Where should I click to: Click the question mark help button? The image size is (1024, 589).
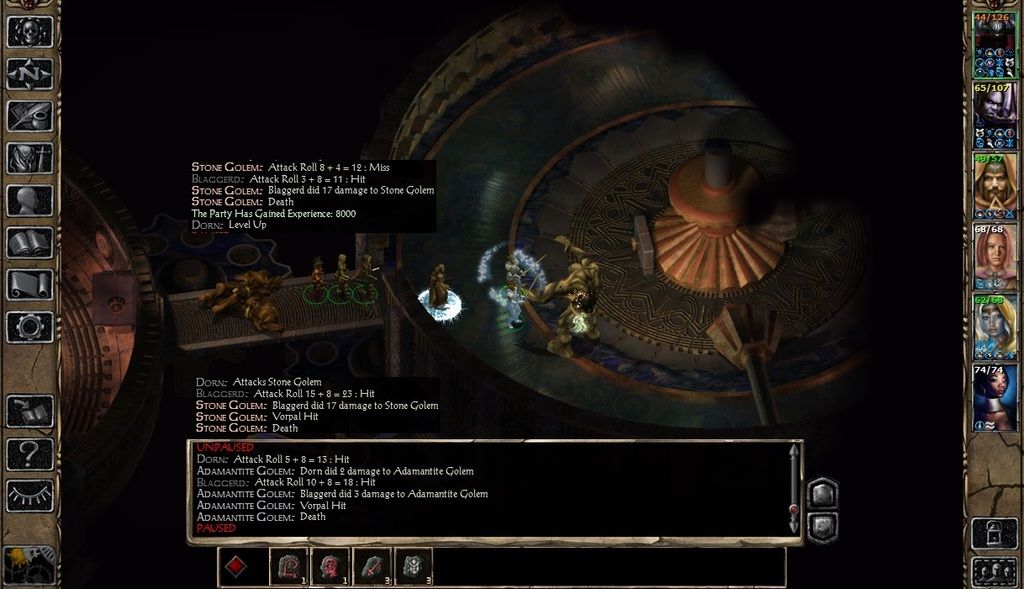tap(30, 455)
